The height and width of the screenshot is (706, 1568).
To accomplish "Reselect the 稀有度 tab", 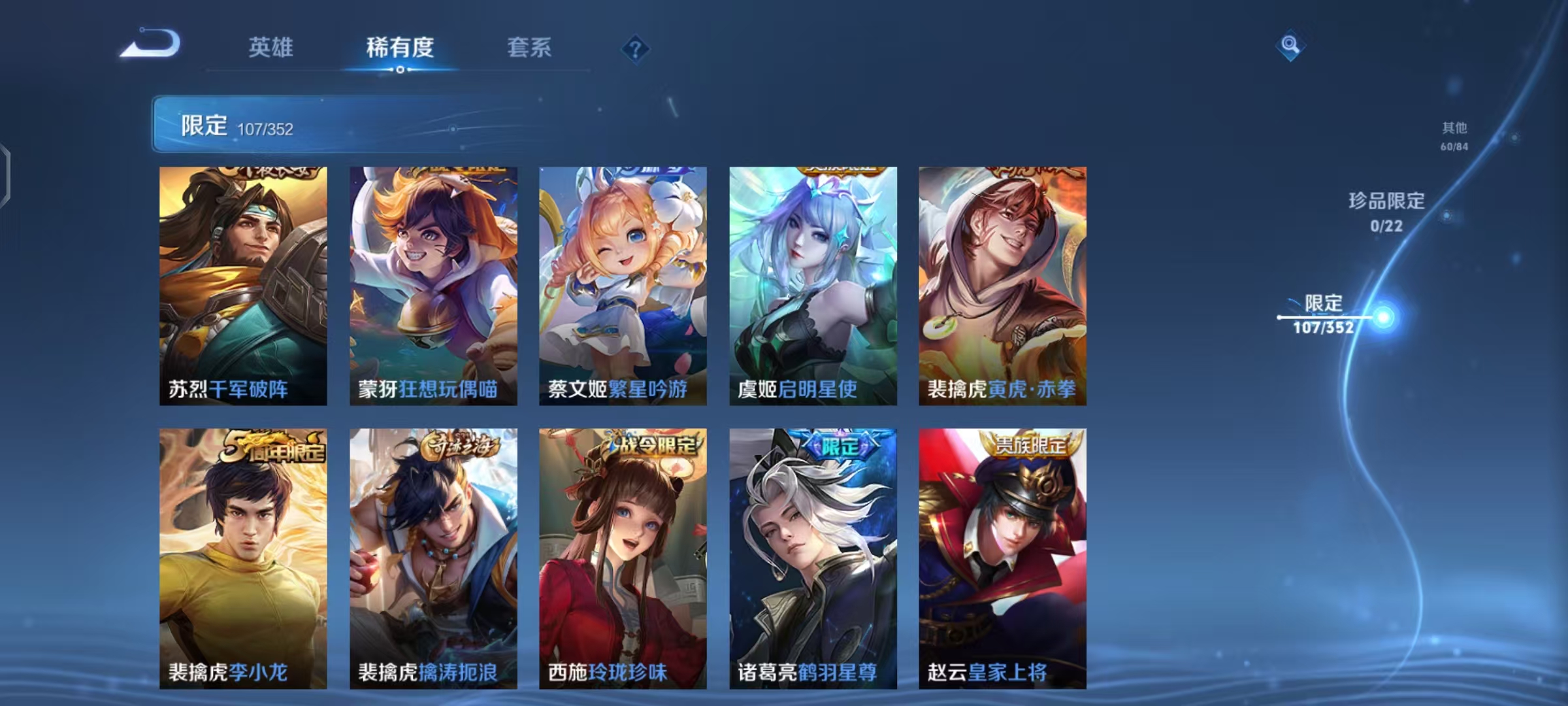I will 400,48.
